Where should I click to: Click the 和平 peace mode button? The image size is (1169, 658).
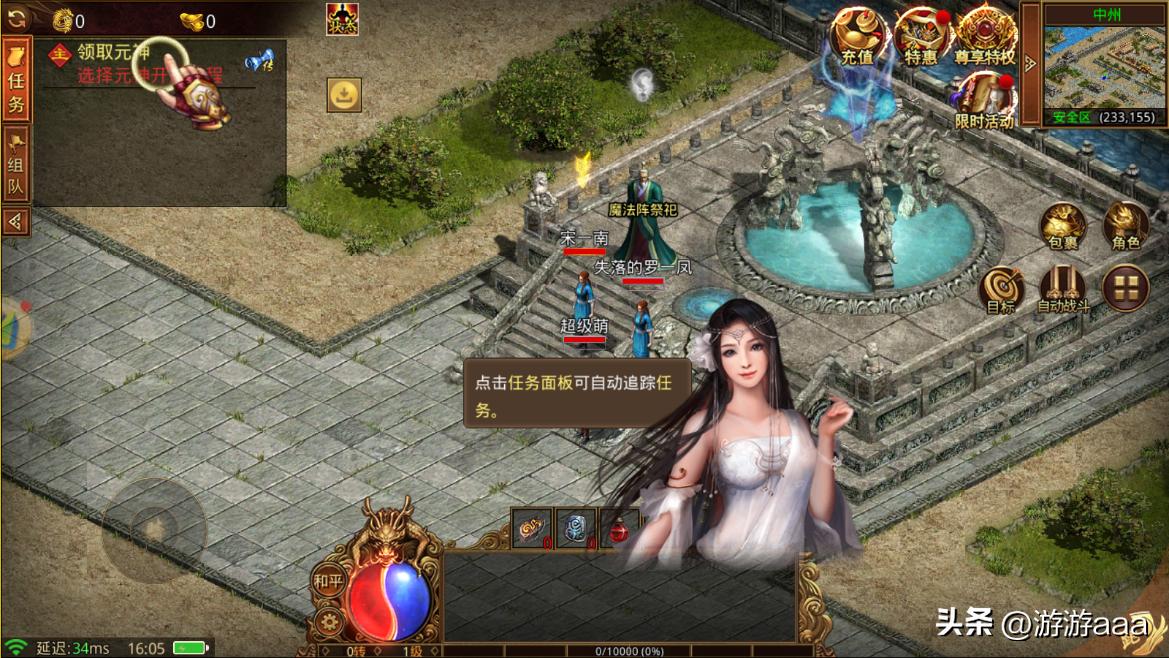point(328,579)
